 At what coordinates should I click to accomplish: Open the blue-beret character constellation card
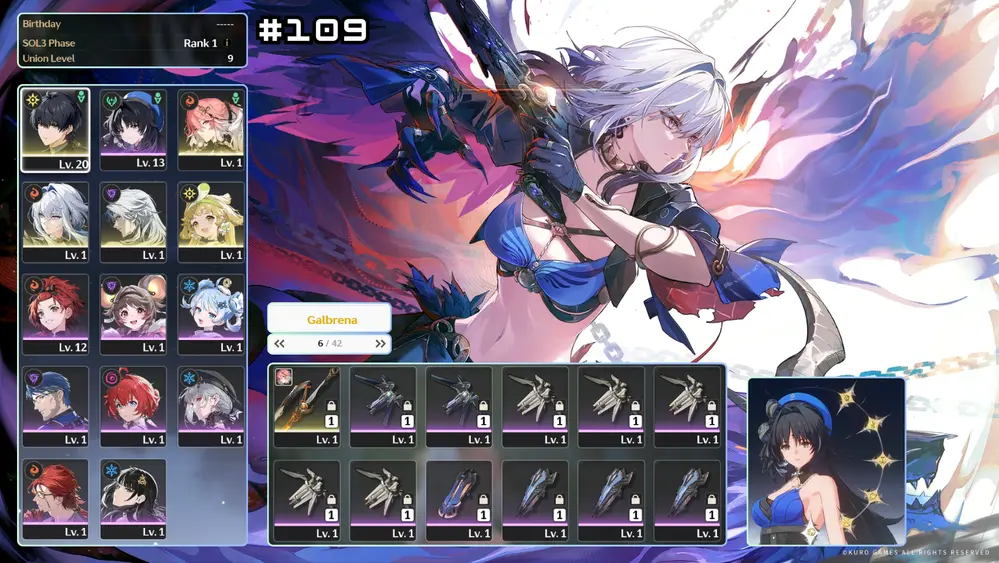[826, 460]
